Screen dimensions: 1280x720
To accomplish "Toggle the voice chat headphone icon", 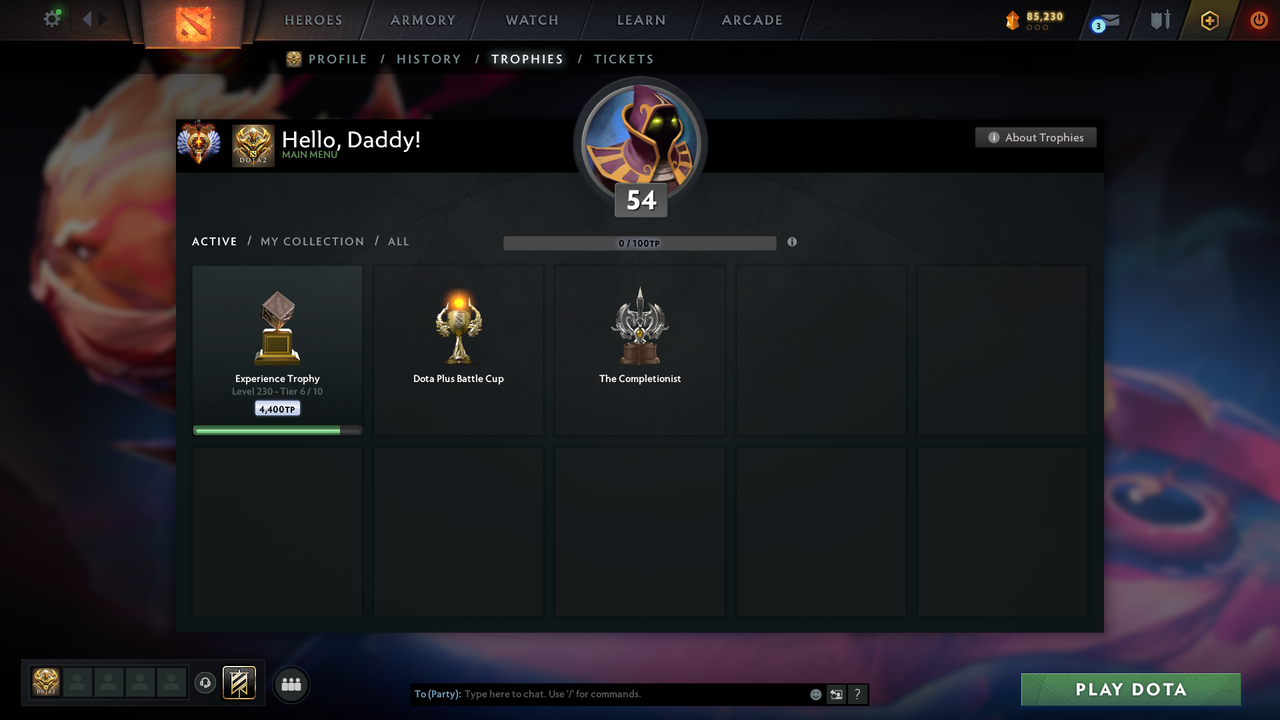I will (206, 682).
